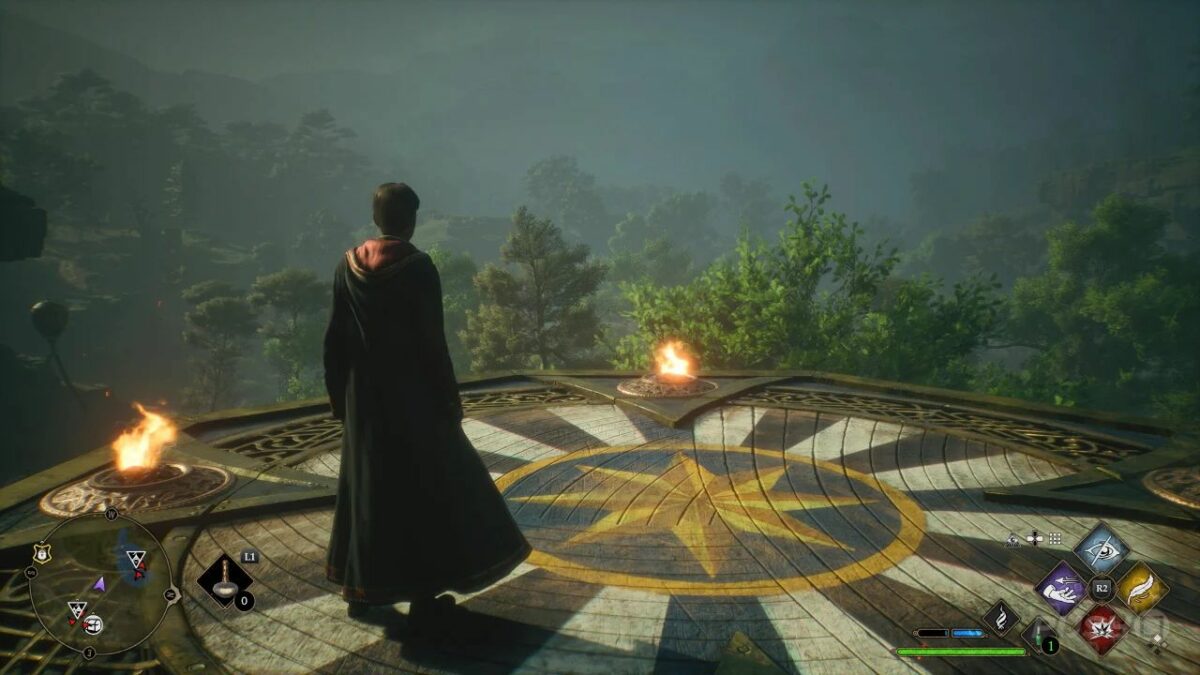This screenshot has width=1200, height=675.
Task: Activate the yellow feather Levitation spell
Action: pos(1142,588)
